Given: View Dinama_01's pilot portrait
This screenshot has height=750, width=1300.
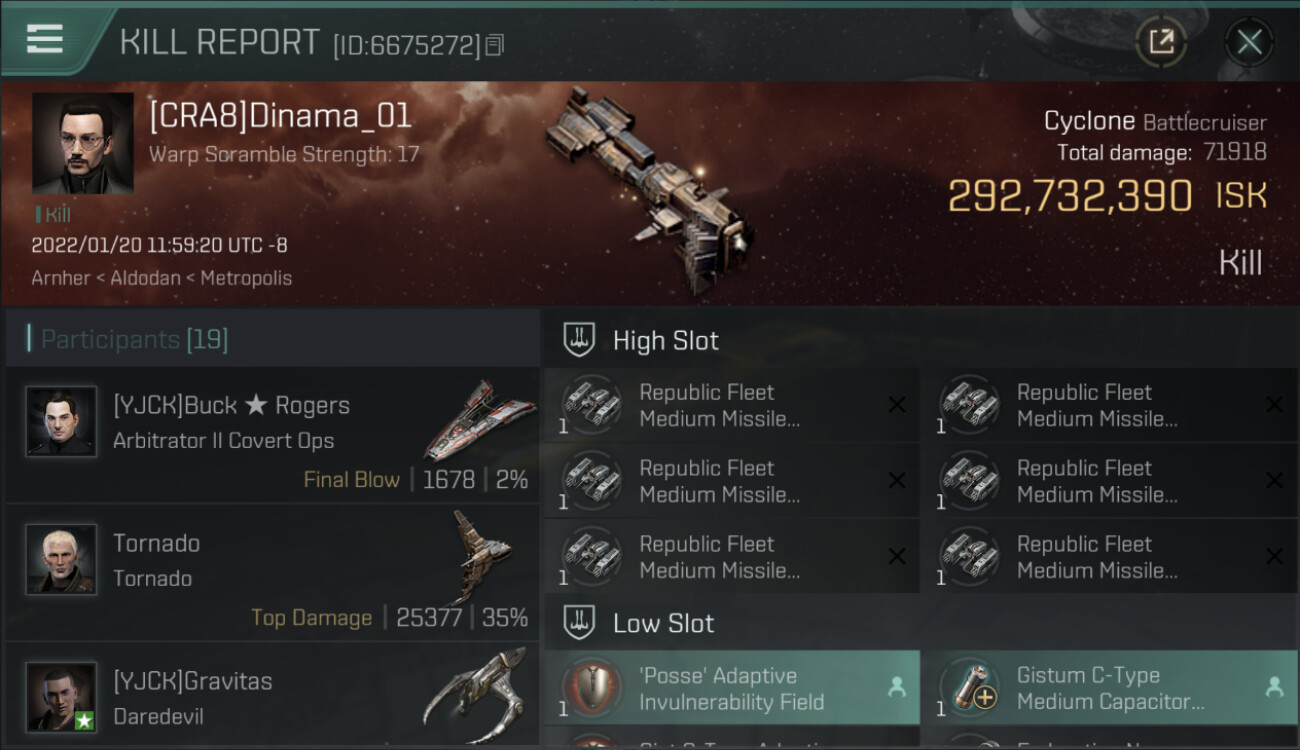Looking at the screenshot, I should pyautogui.click(x=82, y=143).
